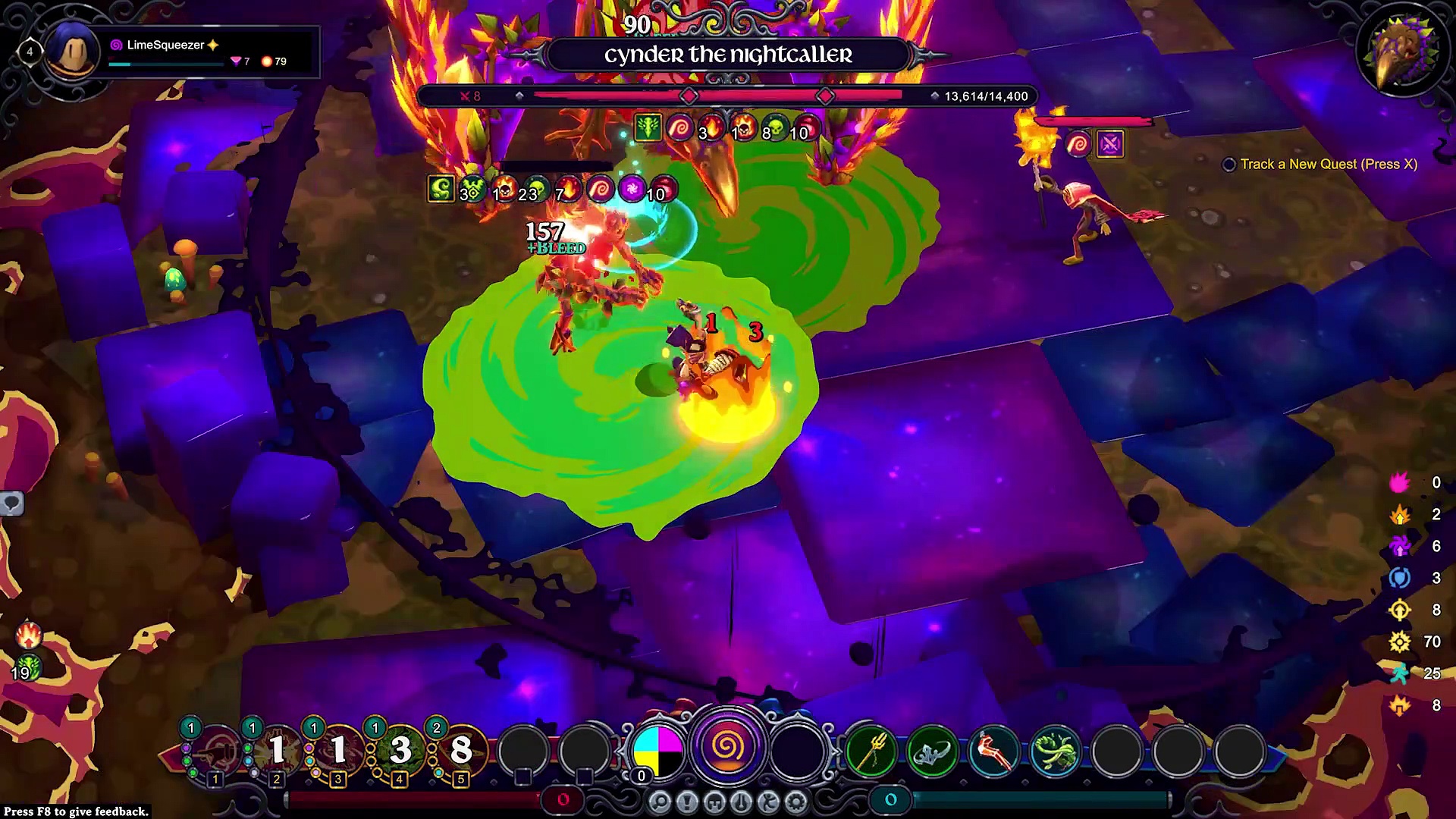Open the gear settings button

(796, 802)
